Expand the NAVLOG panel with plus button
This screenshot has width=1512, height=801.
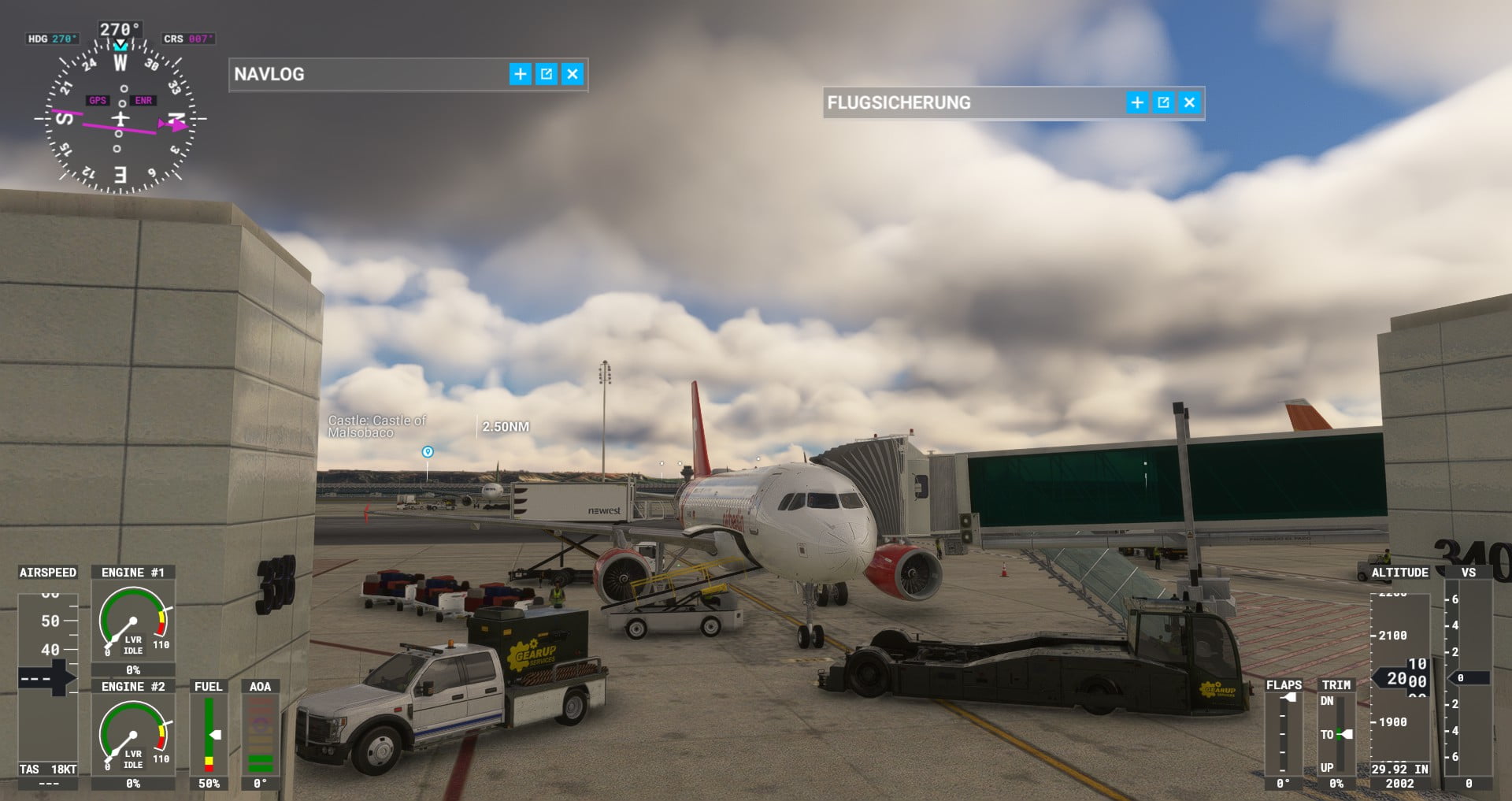pos(520,74)
